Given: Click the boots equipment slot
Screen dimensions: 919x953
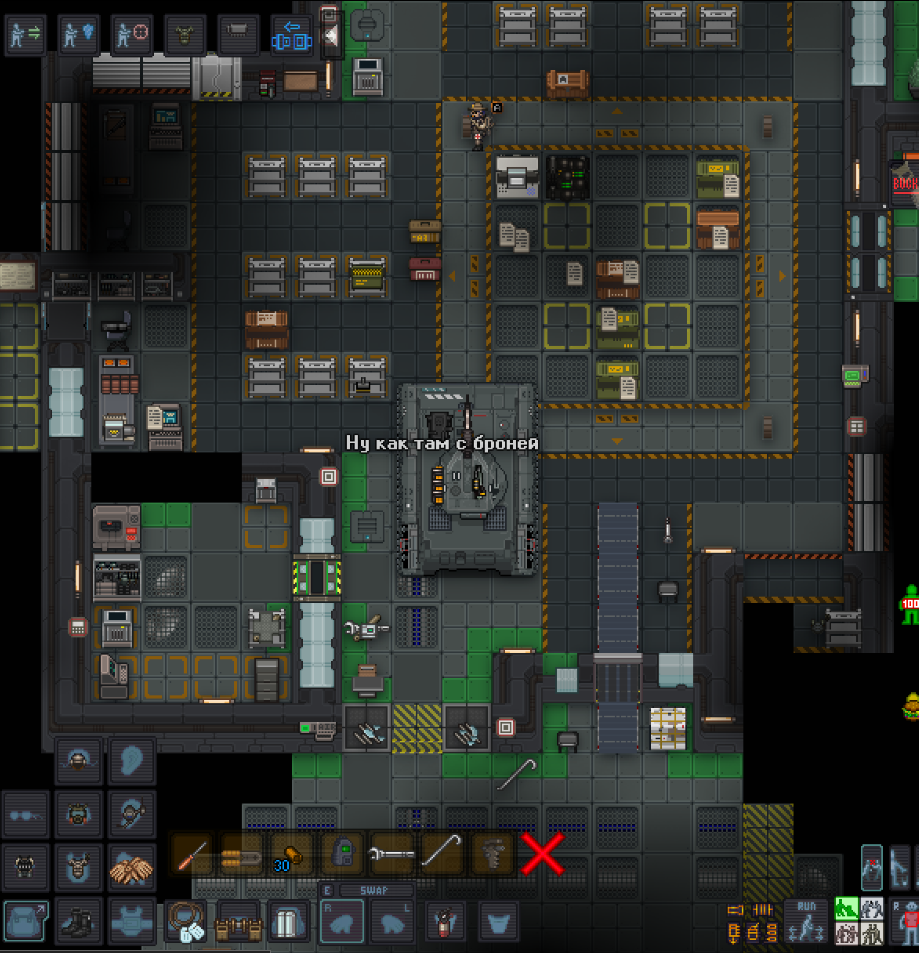Looking at the screenshot, I should [78, 920].
